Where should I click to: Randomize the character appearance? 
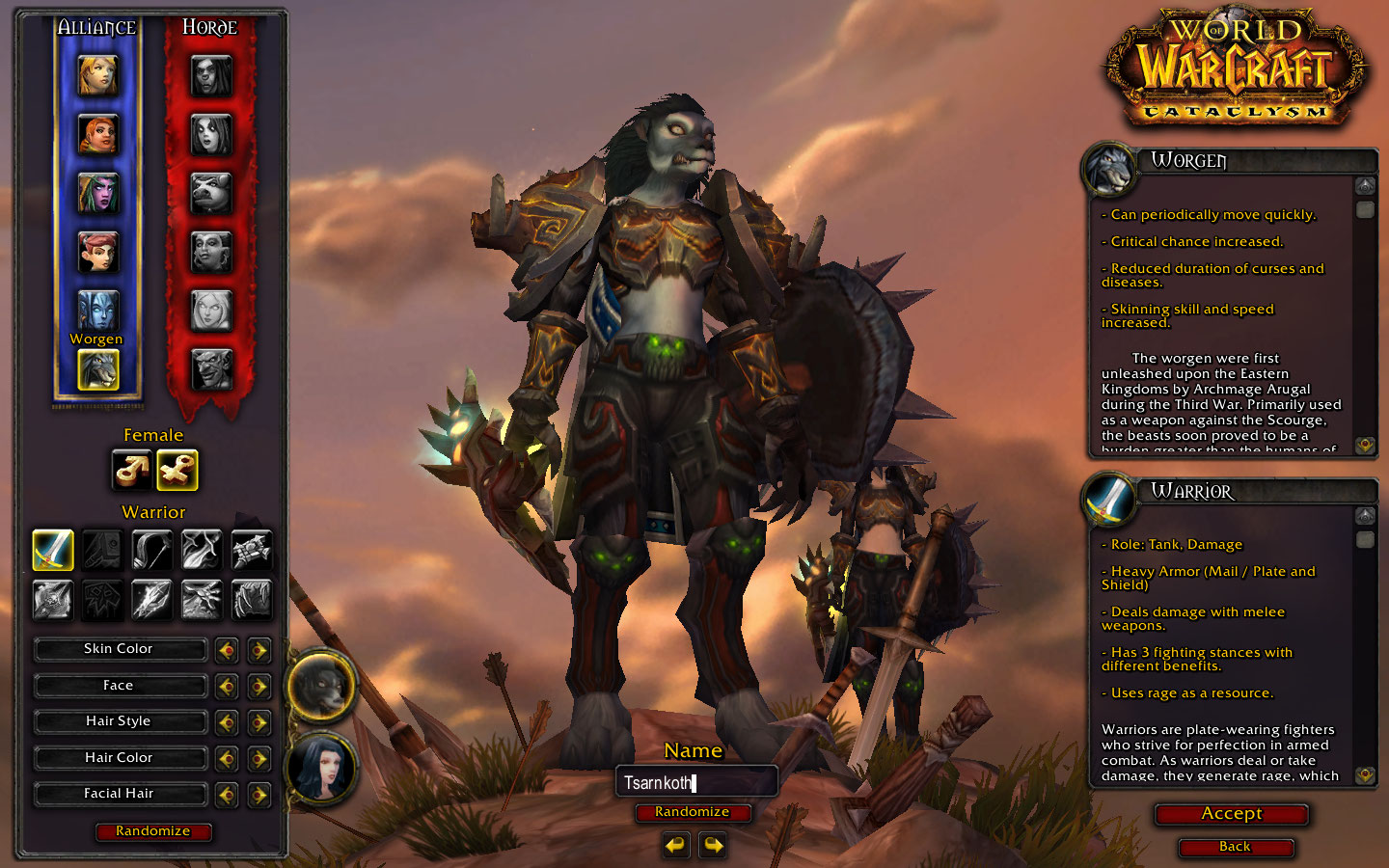pos(152,831)
